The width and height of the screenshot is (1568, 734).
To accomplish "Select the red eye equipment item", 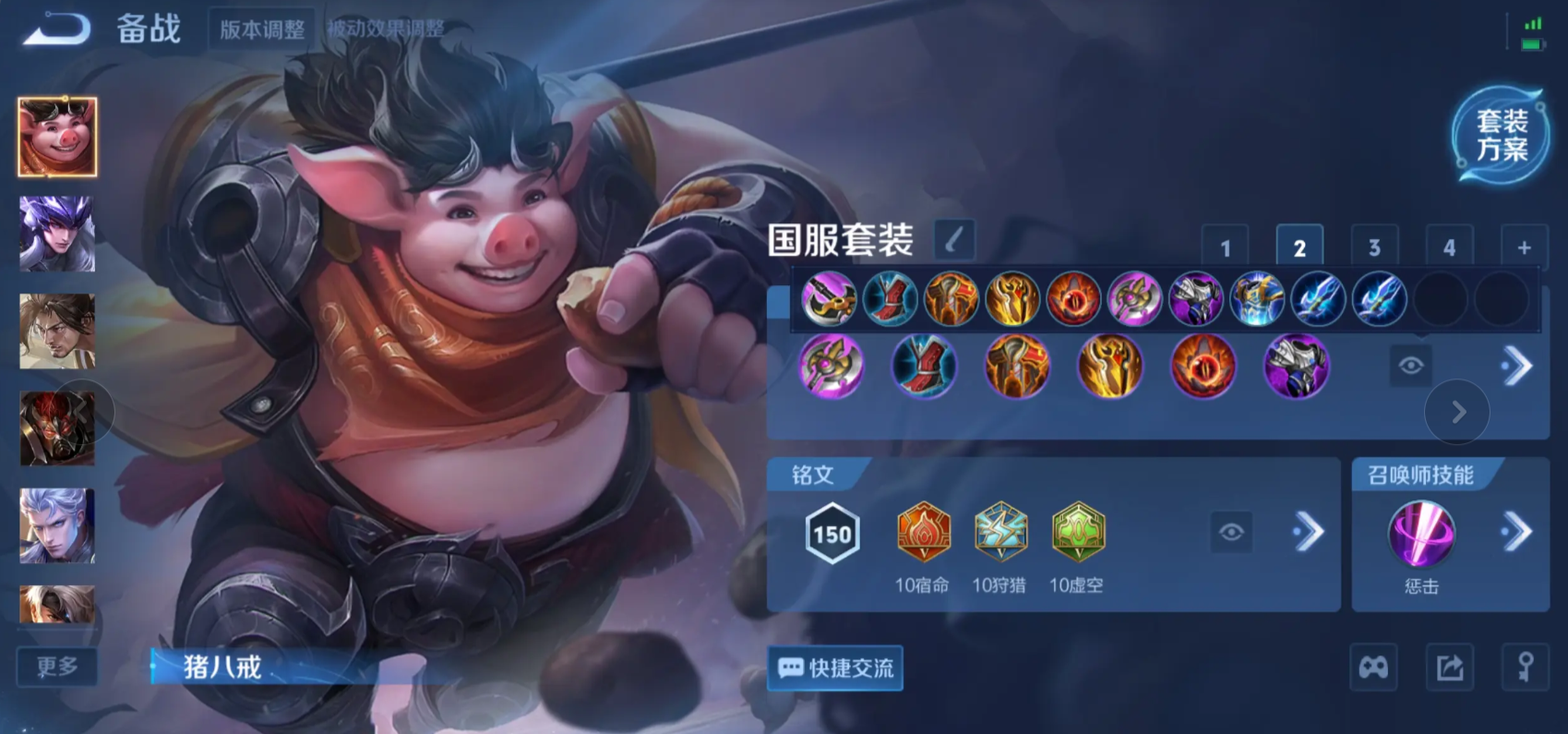I will click(x=1203, y=367).
